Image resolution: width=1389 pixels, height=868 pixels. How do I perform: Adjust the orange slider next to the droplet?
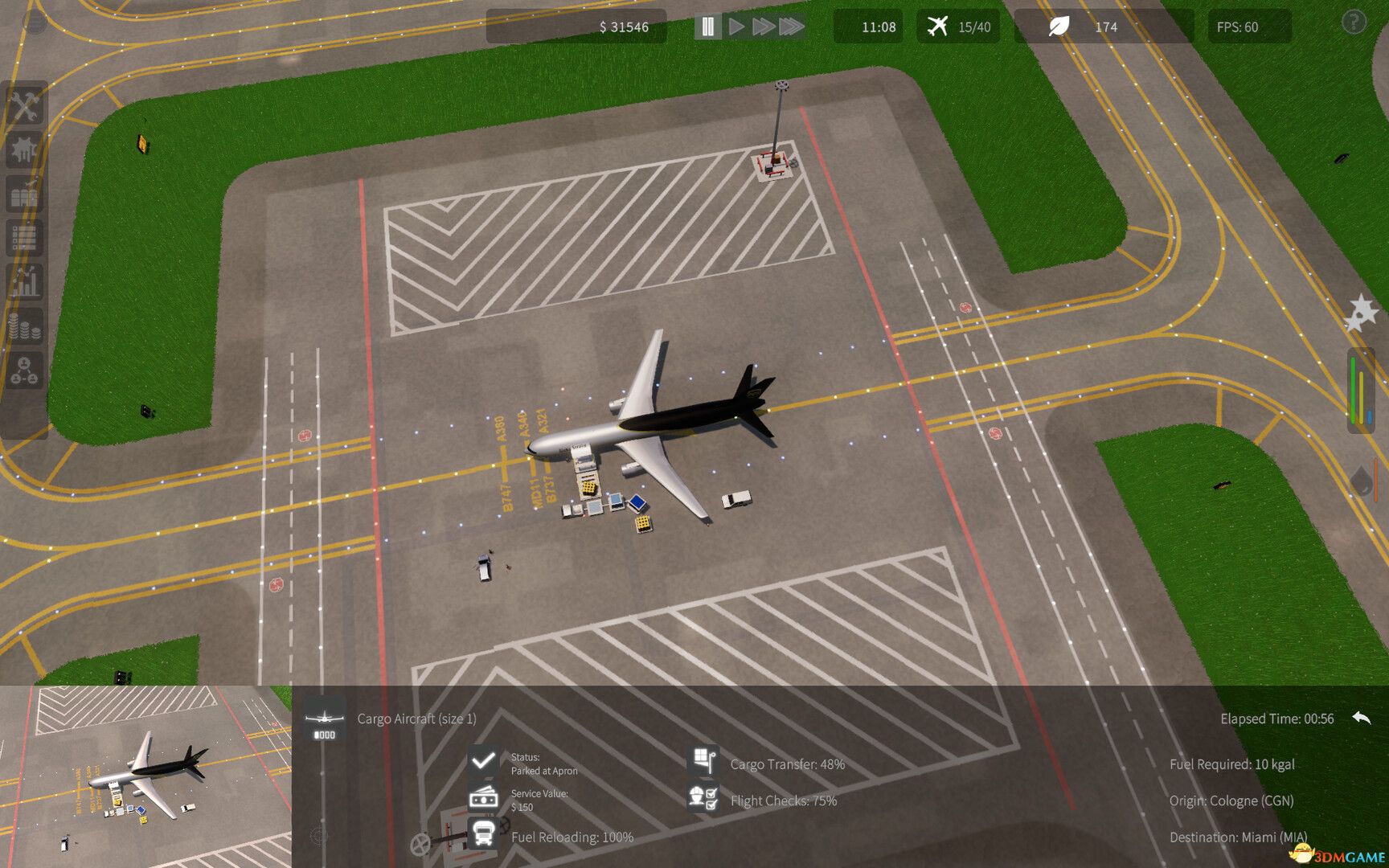point(1376,480)
